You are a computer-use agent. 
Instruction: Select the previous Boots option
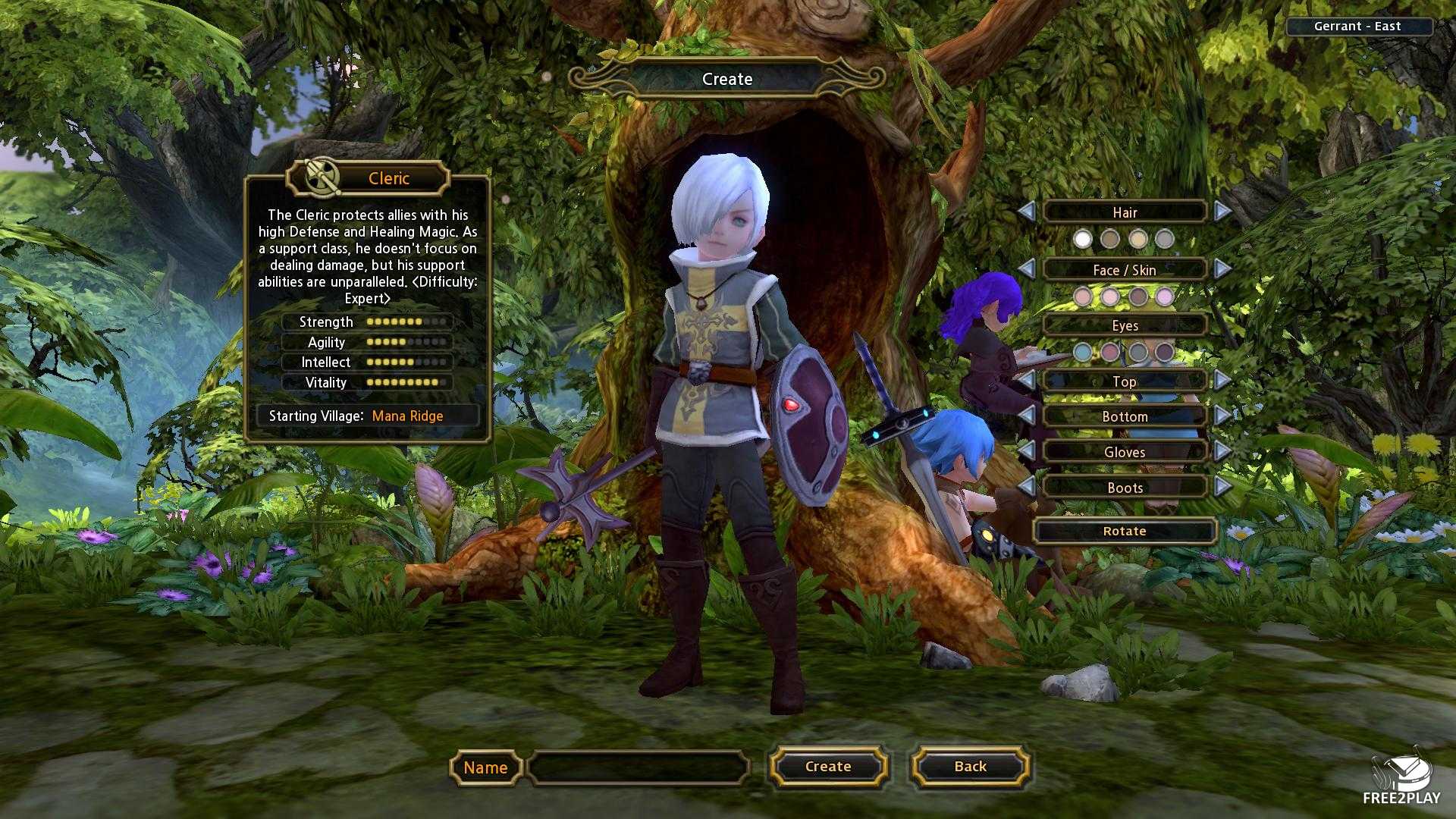(x=1026, y=487)
